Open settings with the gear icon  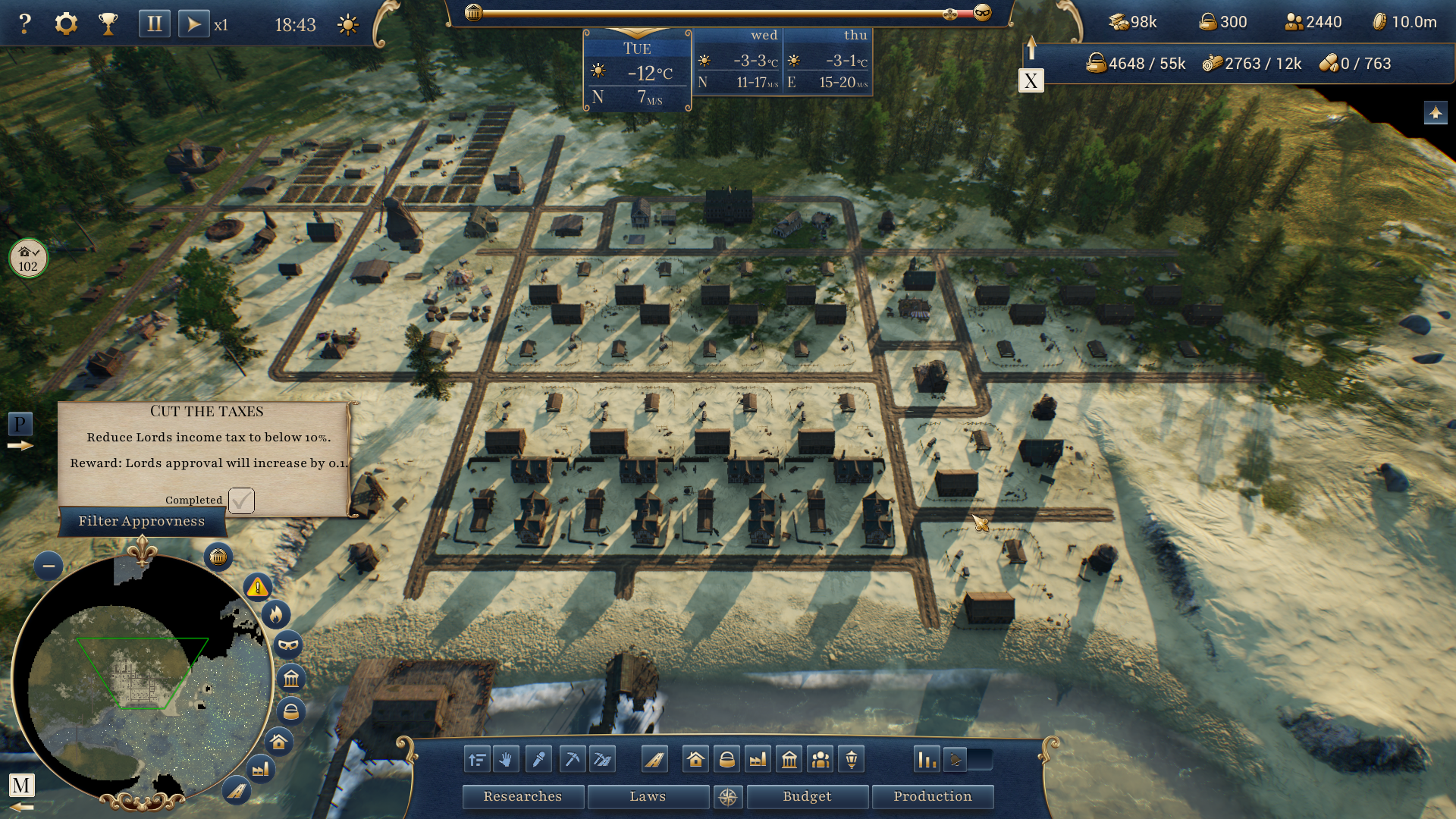66,24
